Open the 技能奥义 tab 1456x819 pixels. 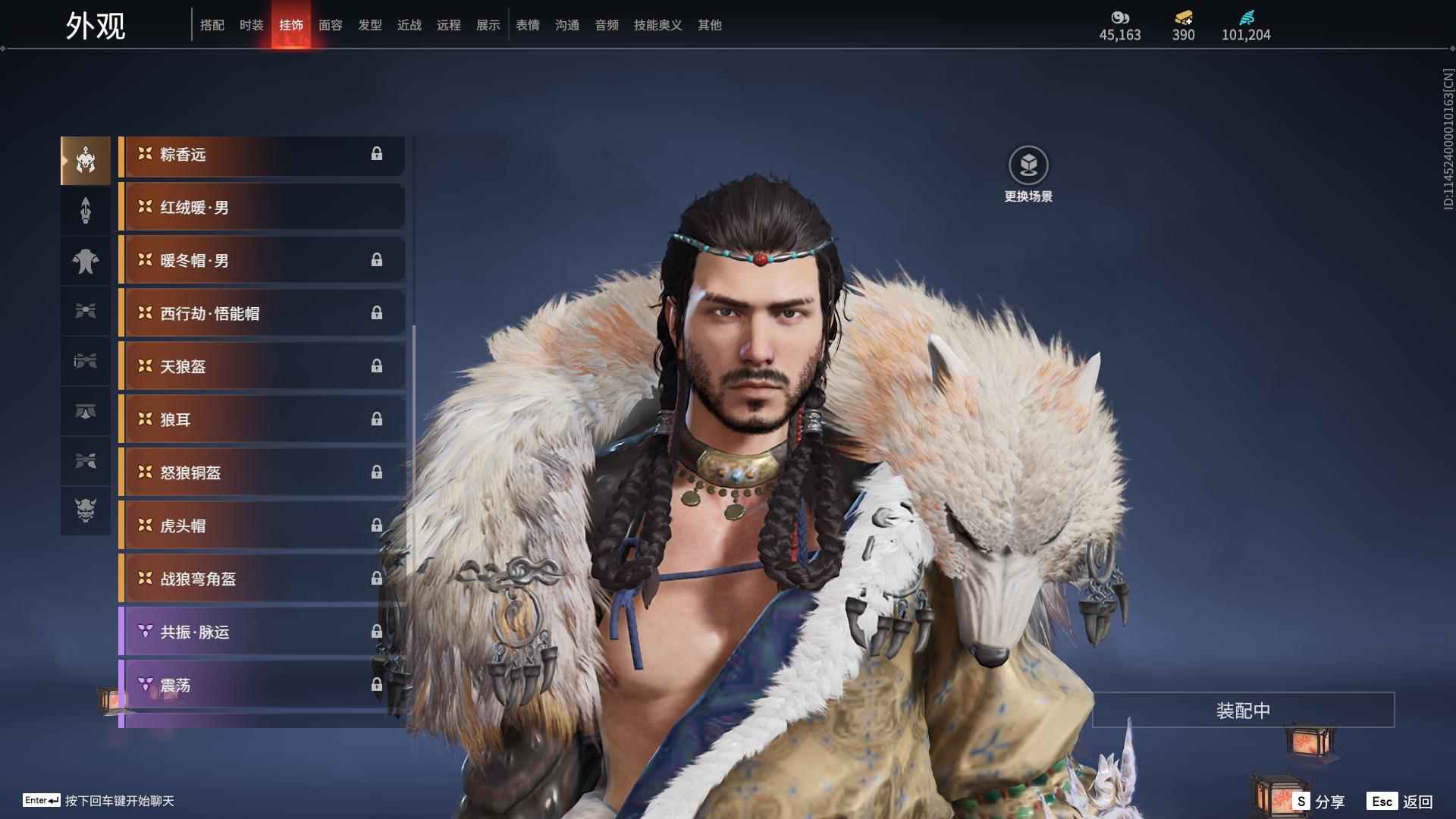(x=657, y=25)
